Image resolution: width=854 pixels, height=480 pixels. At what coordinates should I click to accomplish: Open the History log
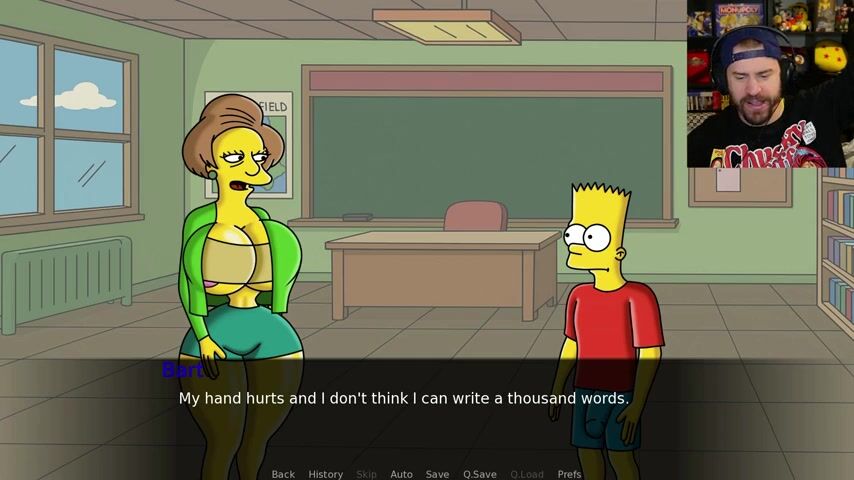325,474
